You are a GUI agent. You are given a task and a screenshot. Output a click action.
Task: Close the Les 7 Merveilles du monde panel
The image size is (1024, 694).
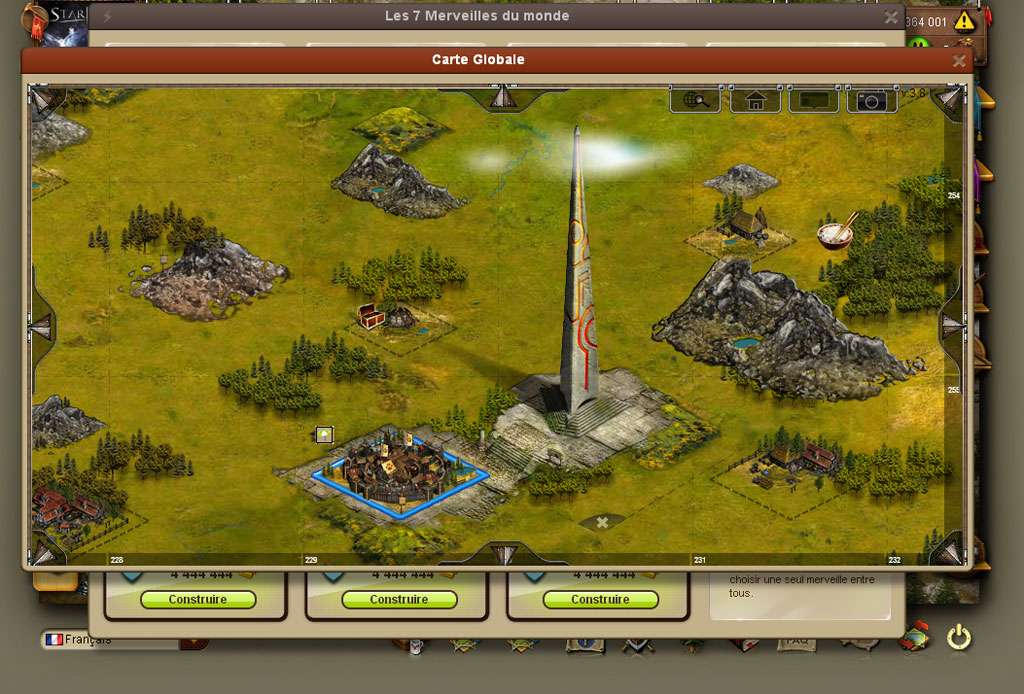click(x=890, y=17)
